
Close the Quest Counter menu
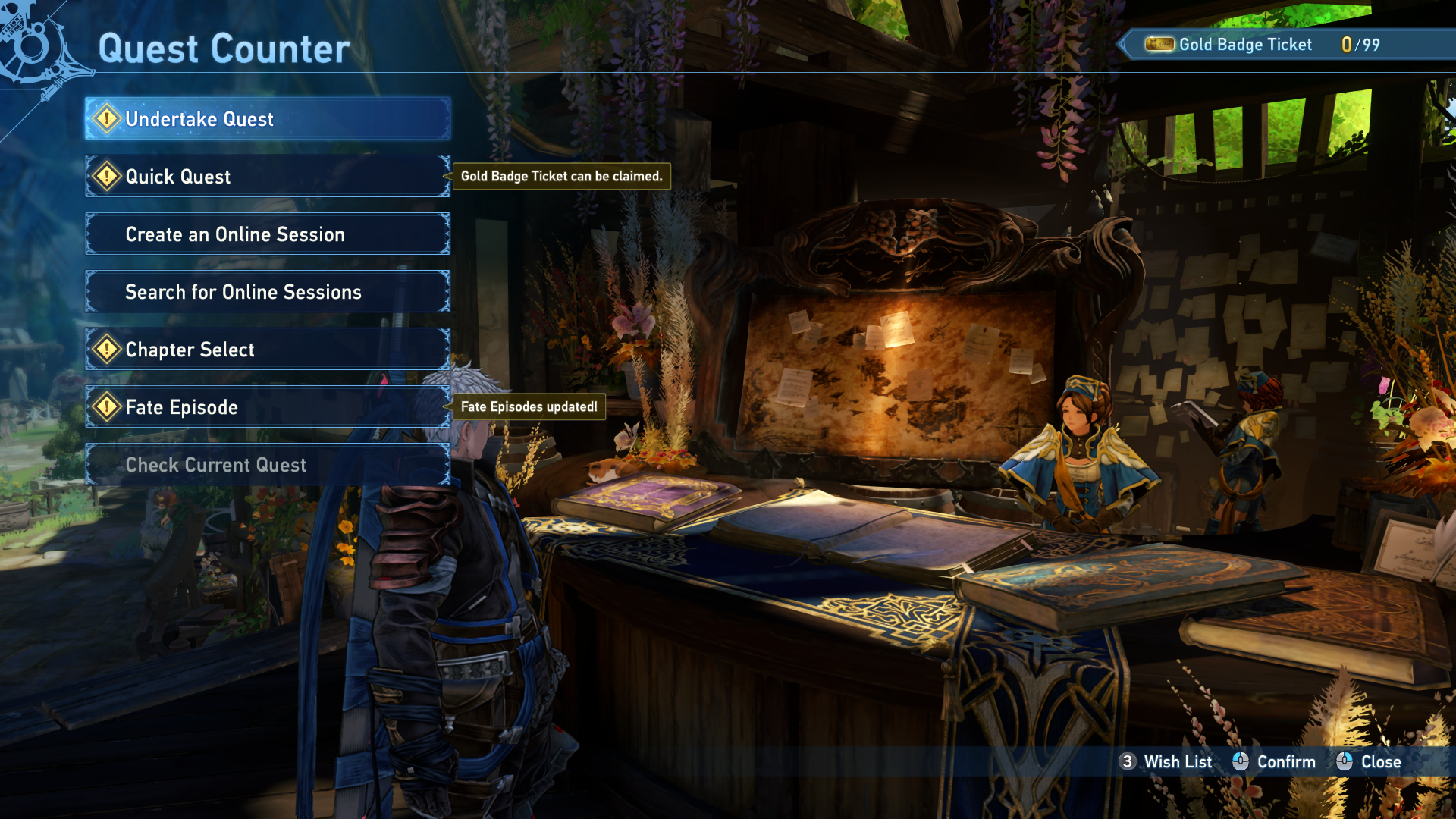1380,762
